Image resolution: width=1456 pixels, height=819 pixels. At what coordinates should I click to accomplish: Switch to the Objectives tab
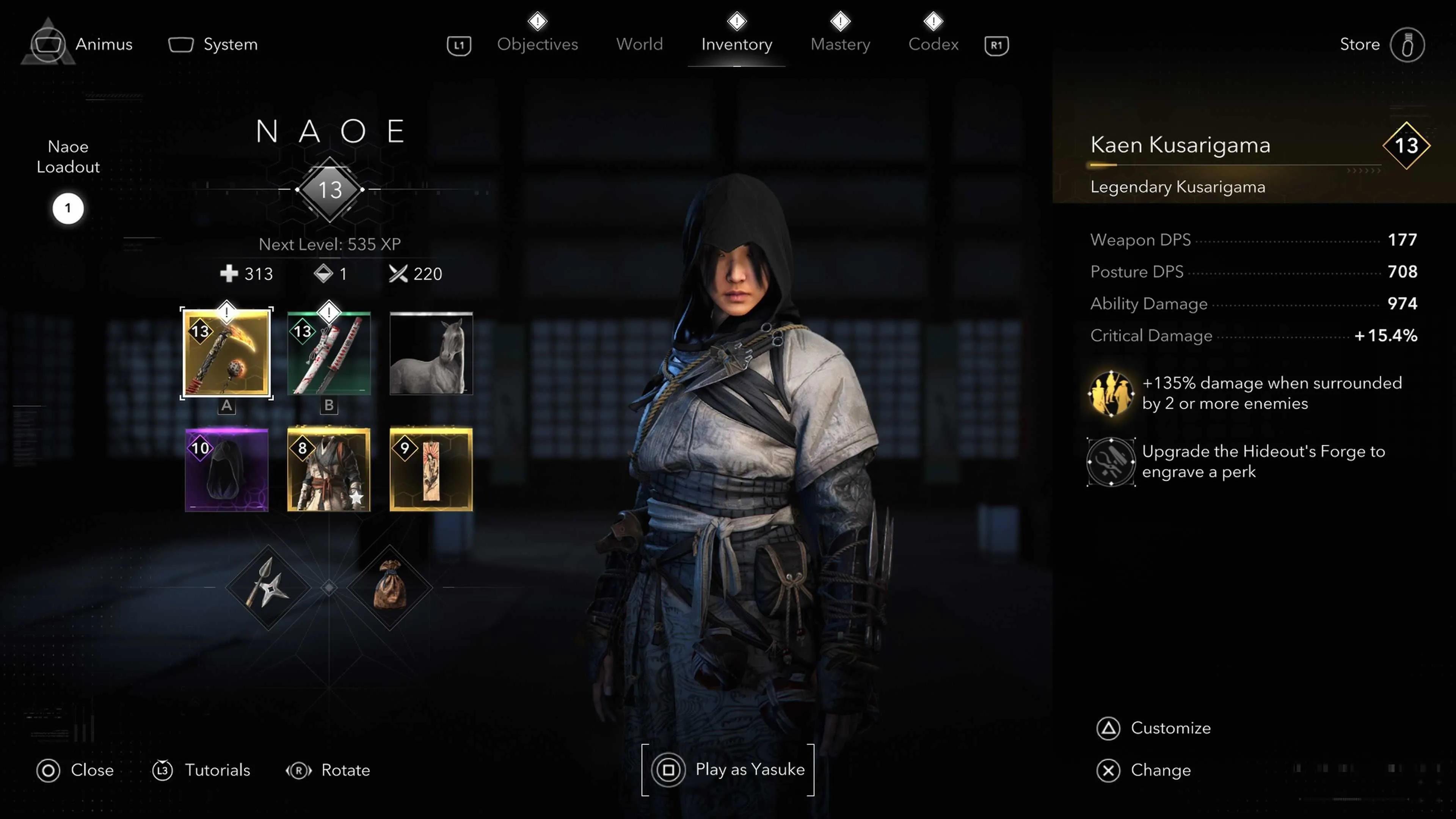pyautogui.click(x=537, y=44)
